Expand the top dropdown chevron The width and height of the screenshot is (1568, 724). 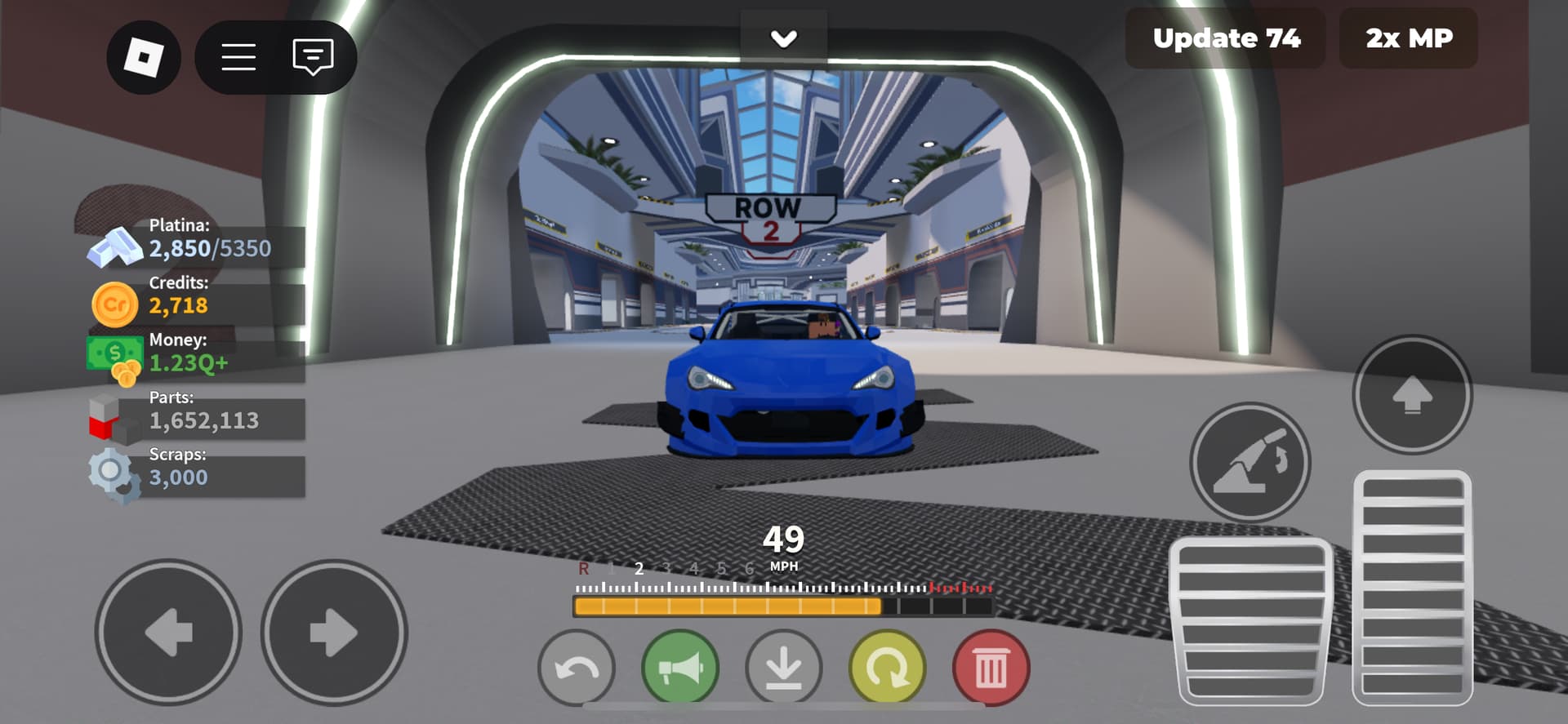[783, 38]
